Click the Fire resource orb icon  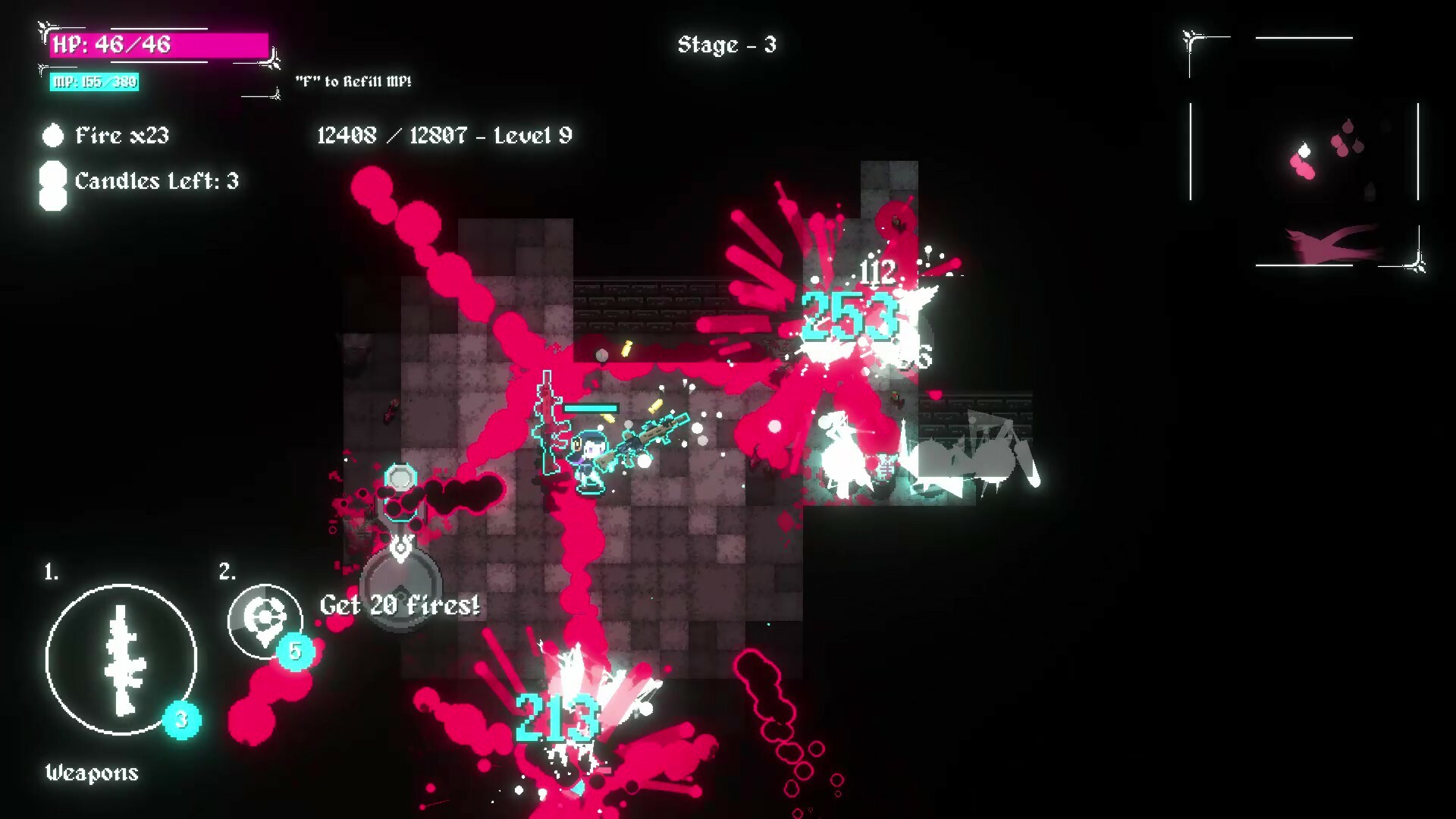(52, 136)
